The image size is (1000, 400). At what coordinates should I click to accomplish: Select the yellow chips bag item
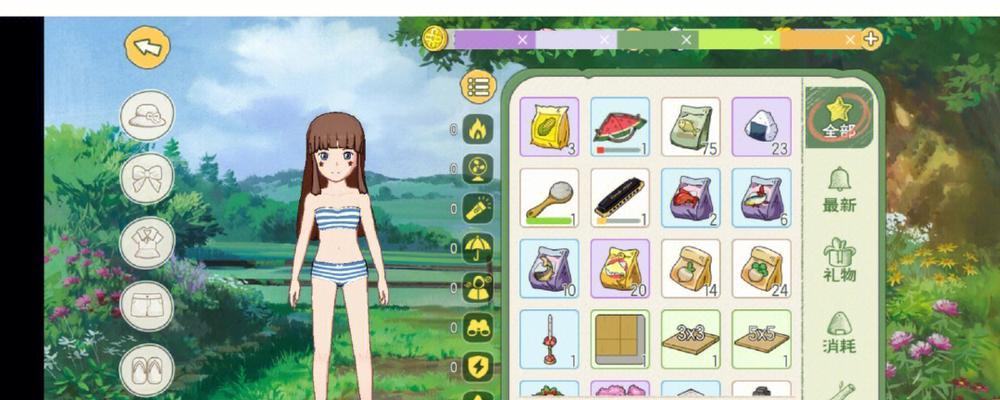click(x=549, y=127)
